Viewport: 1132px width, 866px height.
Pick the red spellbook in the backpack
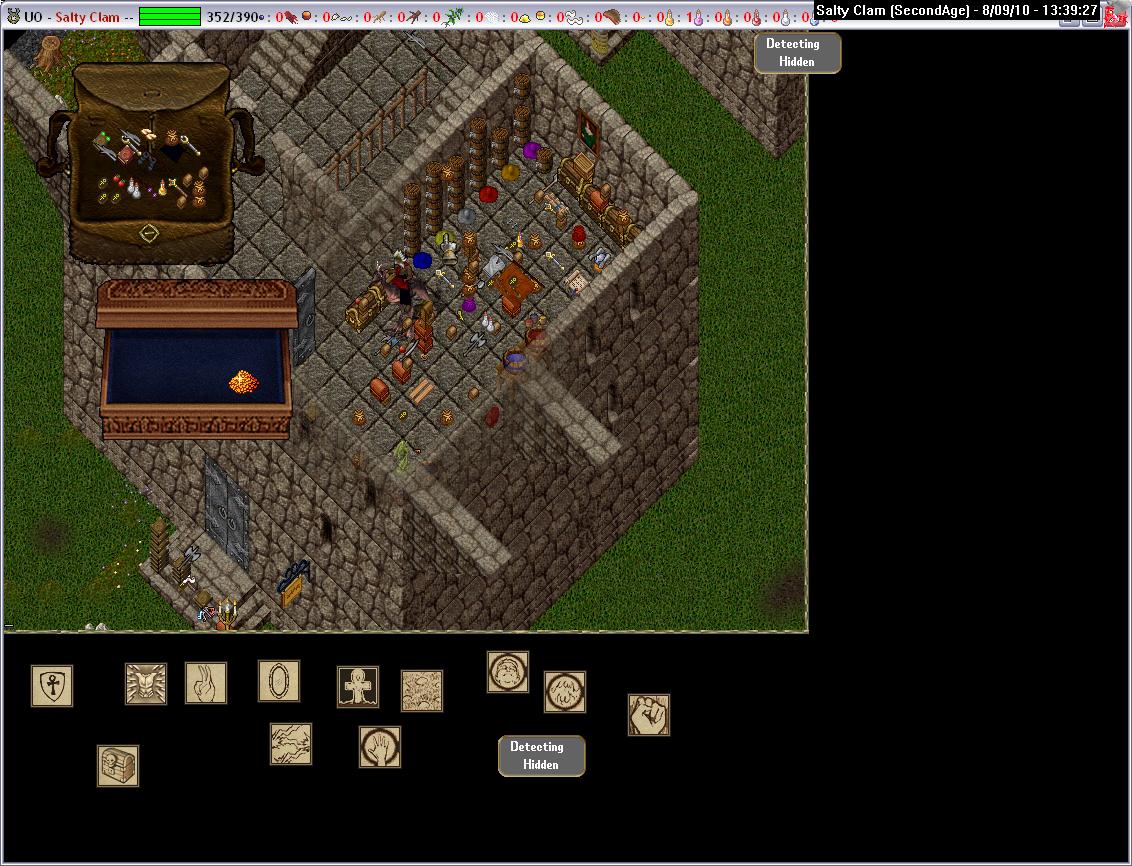(x=126, y=155)
